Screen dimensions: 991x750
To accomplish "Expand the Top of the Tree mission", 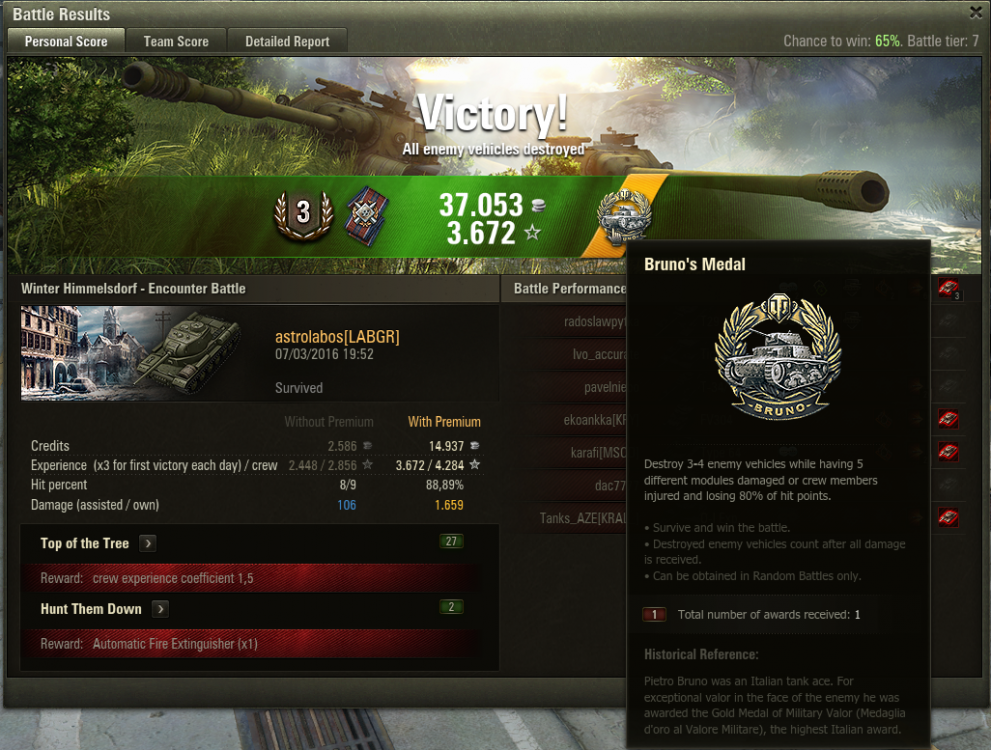I will (x=147, y=544).
